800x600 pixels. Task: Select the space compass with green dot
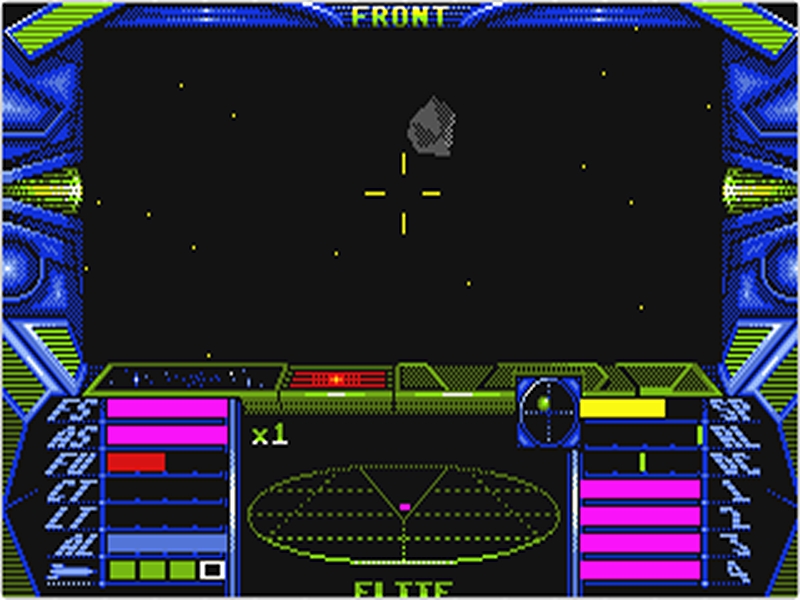coord(547,410)
